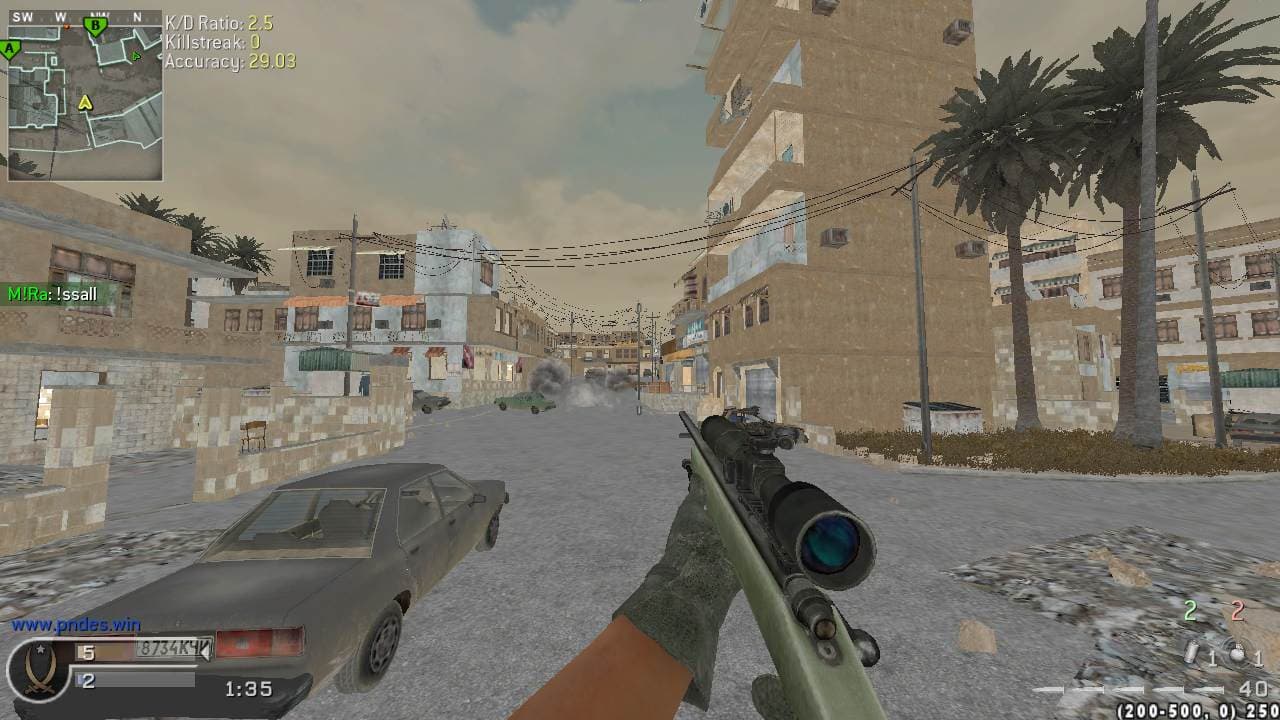Image resolution: width=1280 pixels, height=720 pixels.
Task: Select the canister special grenade icon
Action: coord(1192,654)
